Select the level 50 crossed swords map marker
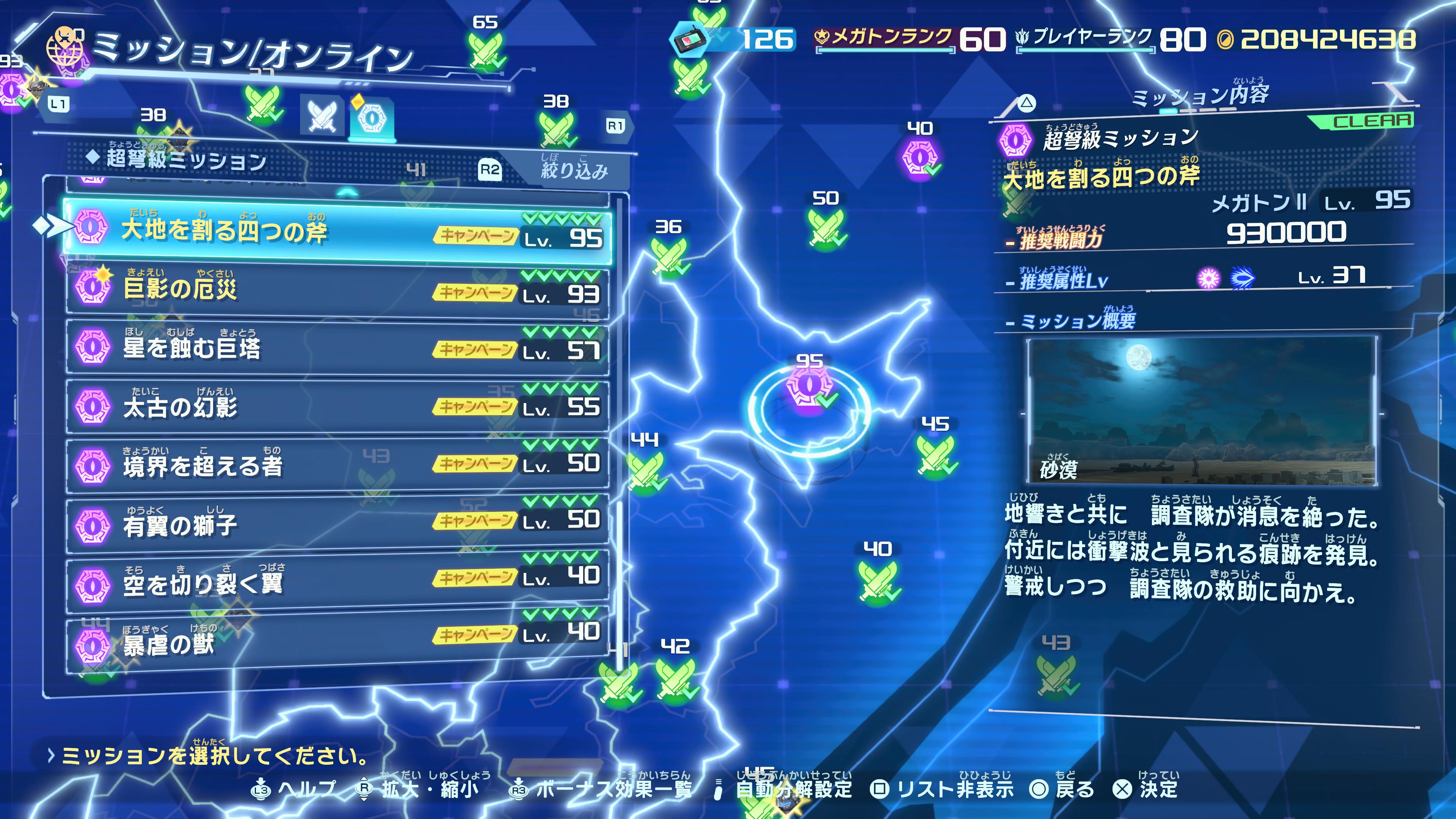This screenshot has height=819, width=1456. [826, 228]
